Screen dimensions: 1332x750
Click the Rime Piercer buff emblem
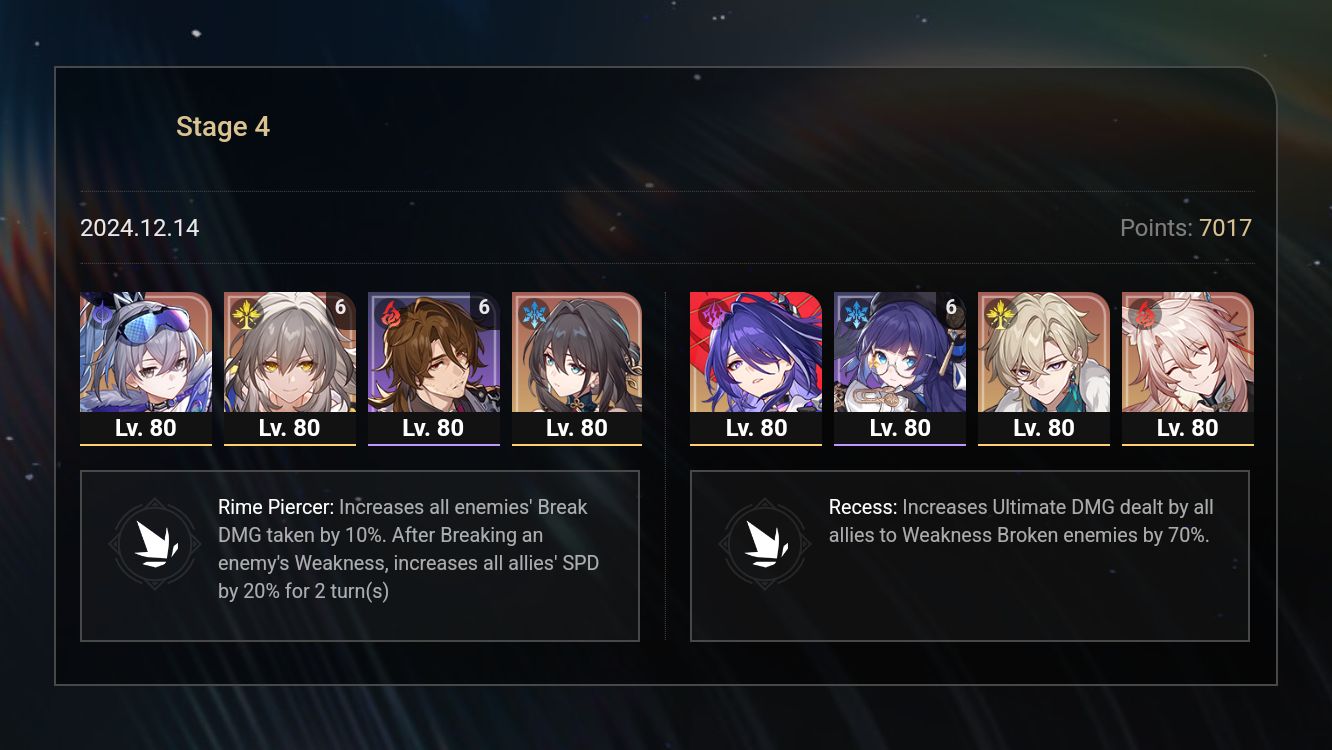[x=155, y=544]
